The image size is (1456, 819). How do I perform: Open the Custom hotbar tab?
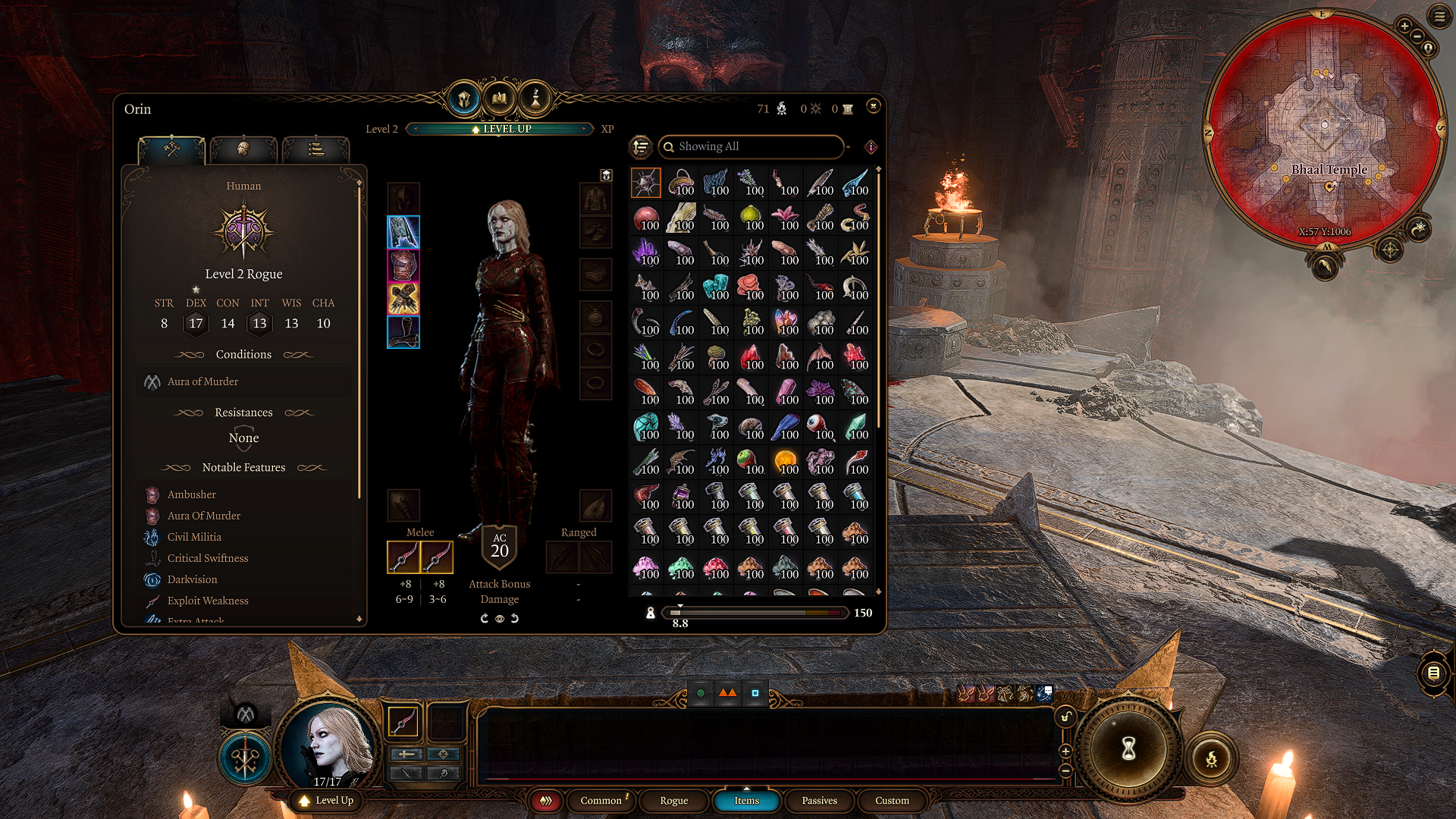pyautogui.click(x=892, y=801)
